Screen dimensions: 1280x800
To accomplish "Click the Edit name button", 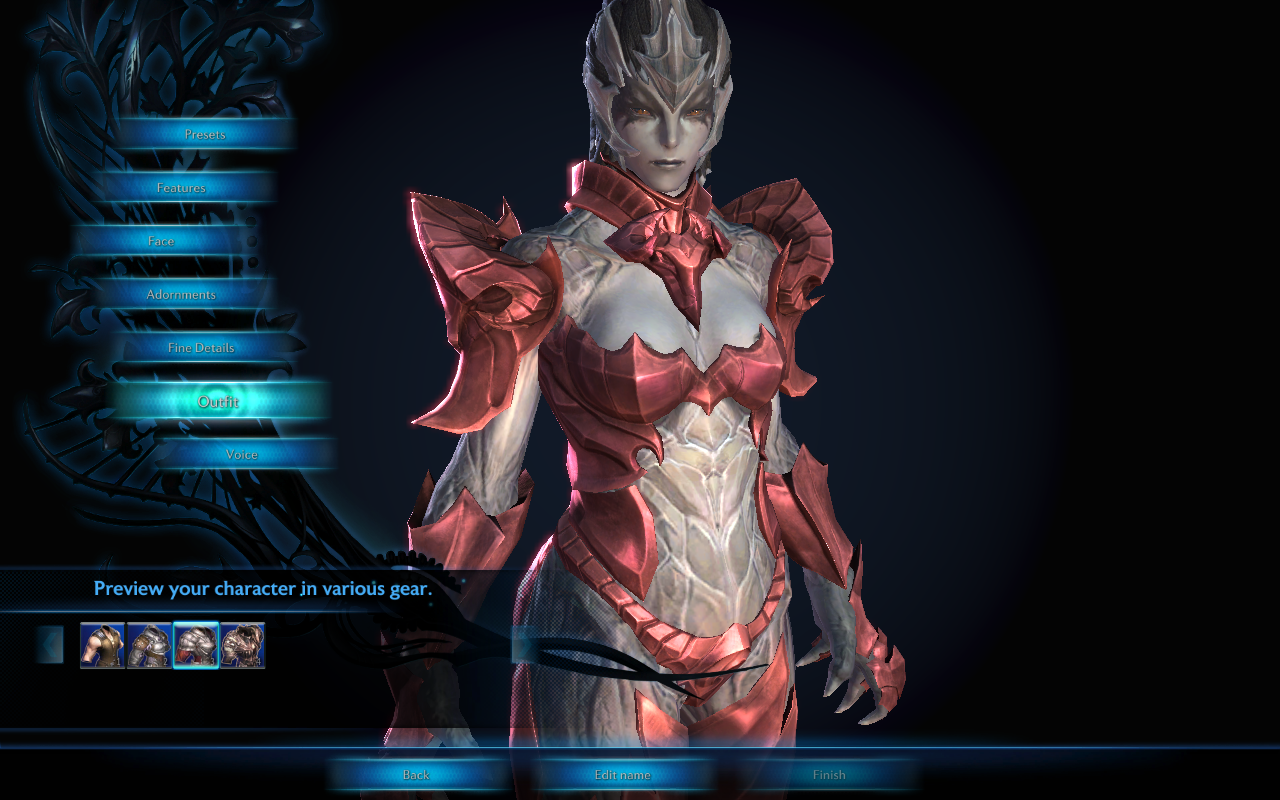I will point(622,775).
